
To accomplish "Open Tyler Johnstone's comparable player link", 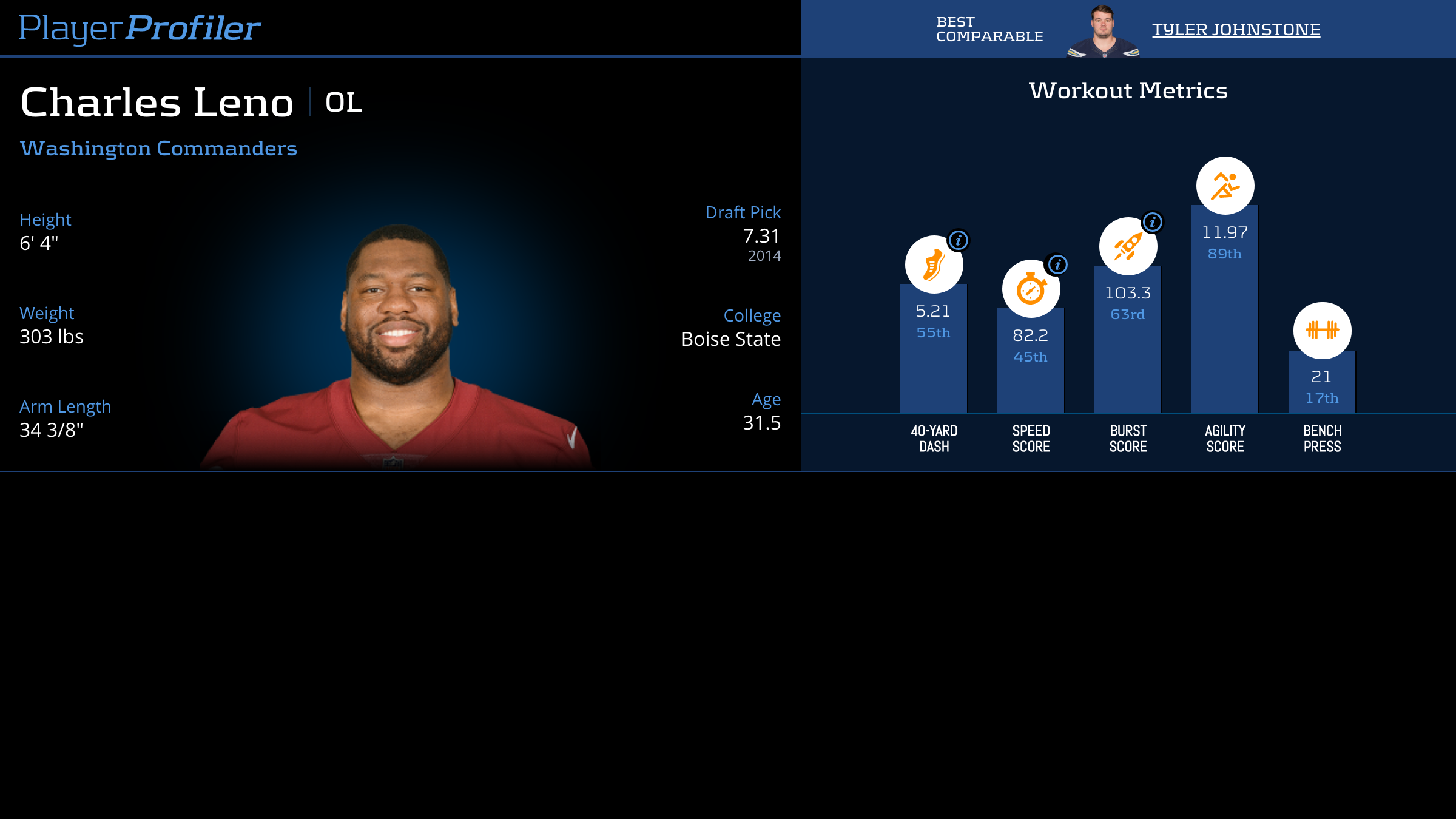I will click(1236, 29).
